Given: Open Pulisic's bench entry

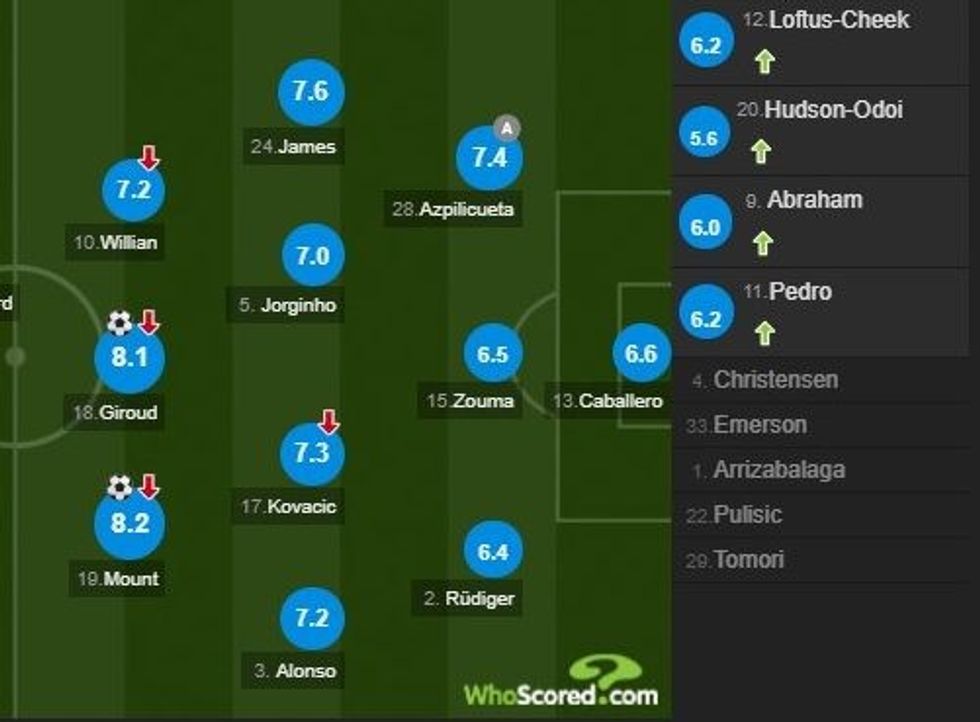Looking at the screenshot, I should click(x=746, y=515).
